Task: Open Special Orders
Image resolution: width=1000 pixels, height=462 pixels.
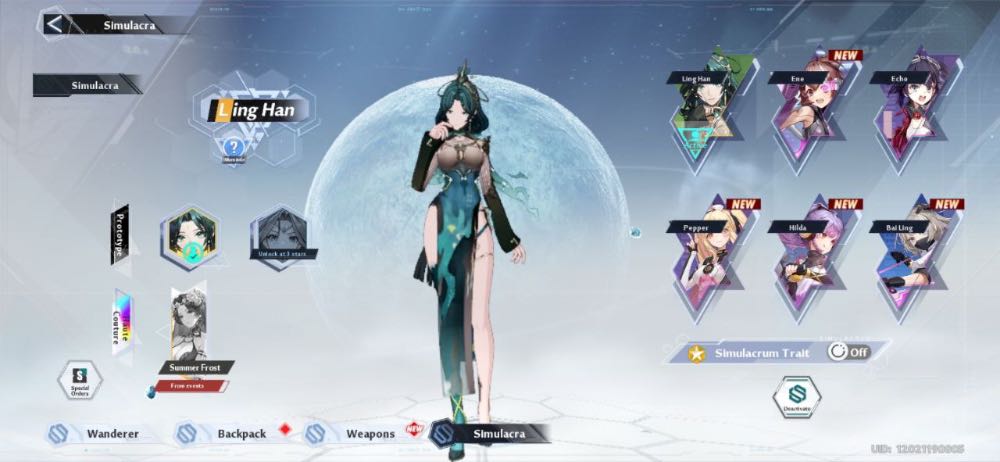Action: [x=80, y=380]
